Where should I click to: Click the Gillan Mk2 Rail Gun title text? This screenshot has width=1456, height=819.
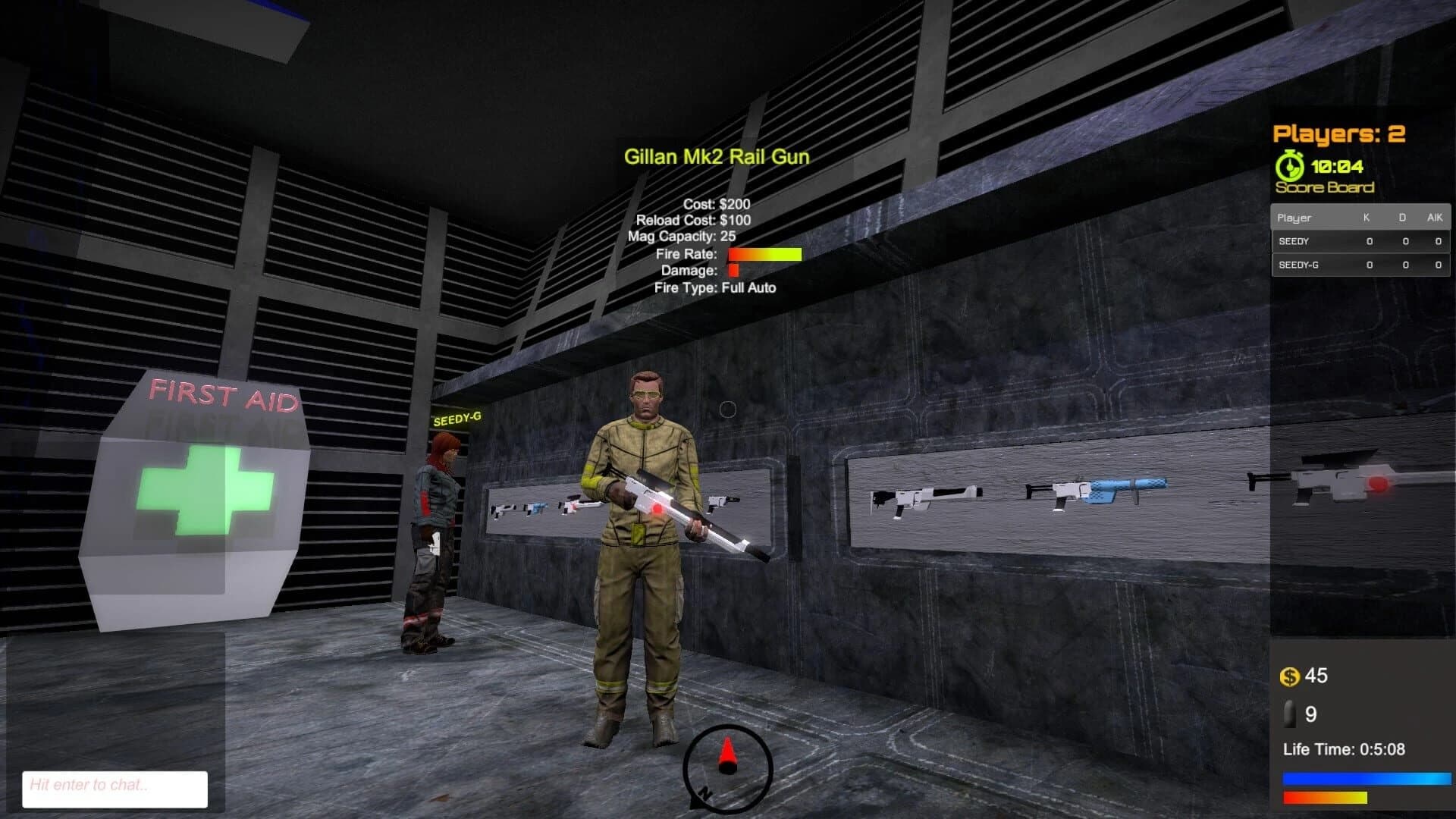pyautogui.click(x=717, y=158)
